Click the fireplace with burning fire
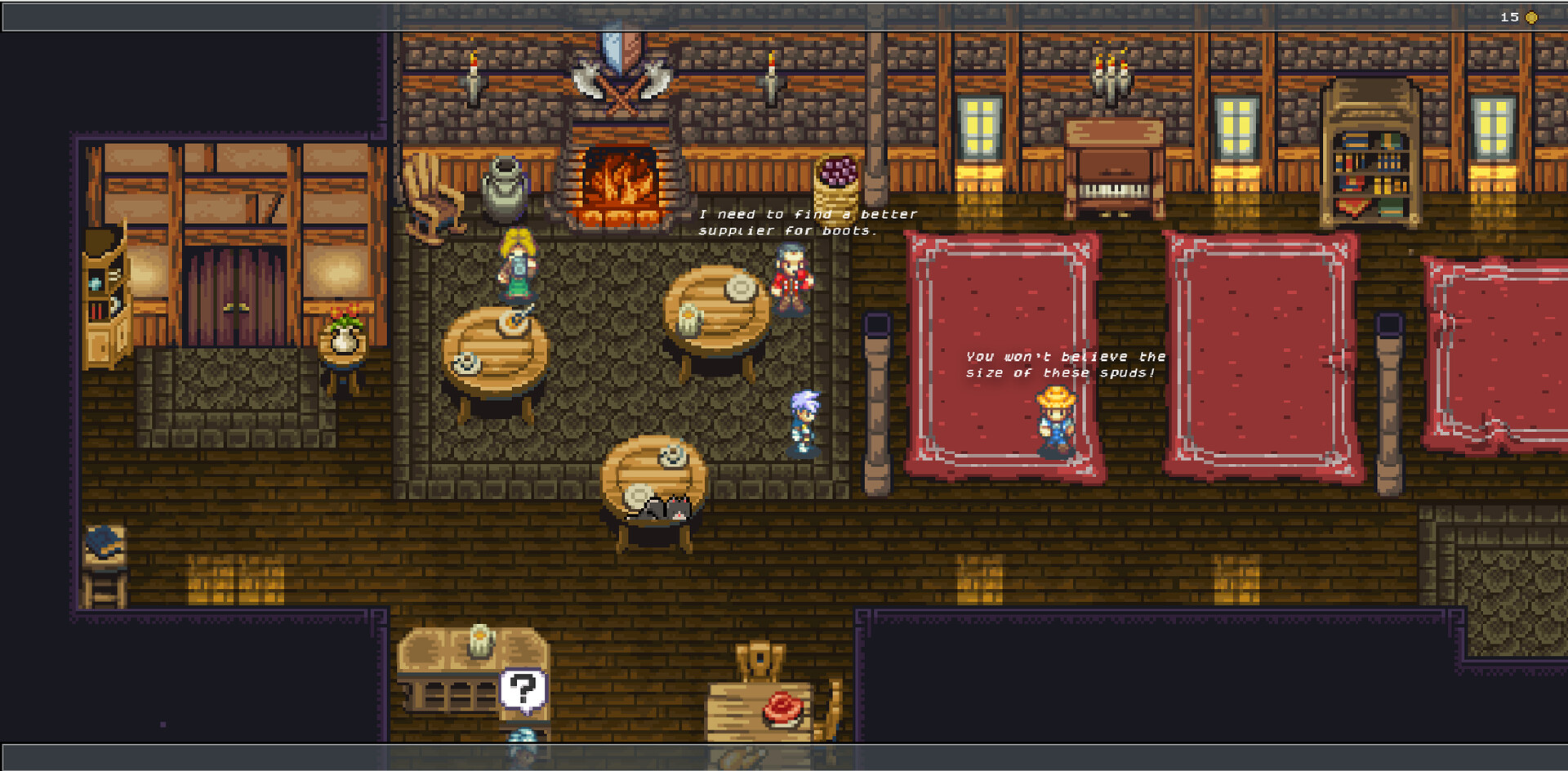The image size is (1568, 771). tap(621, 180)
